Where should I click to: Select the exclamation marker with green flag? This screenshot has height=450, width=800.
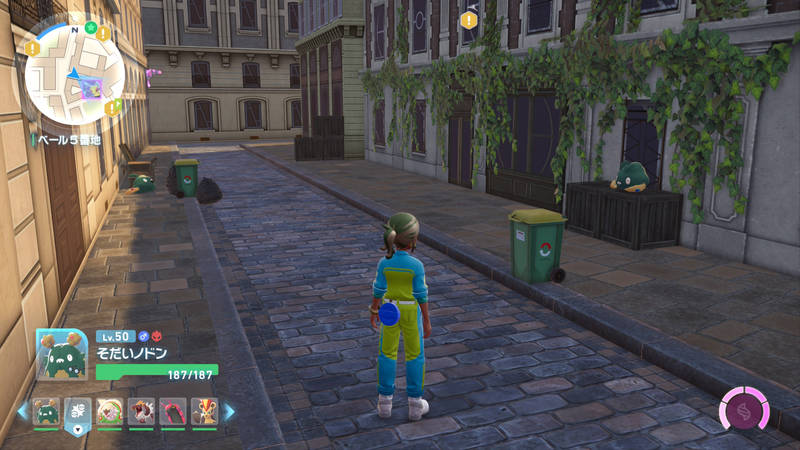(111, 106)
